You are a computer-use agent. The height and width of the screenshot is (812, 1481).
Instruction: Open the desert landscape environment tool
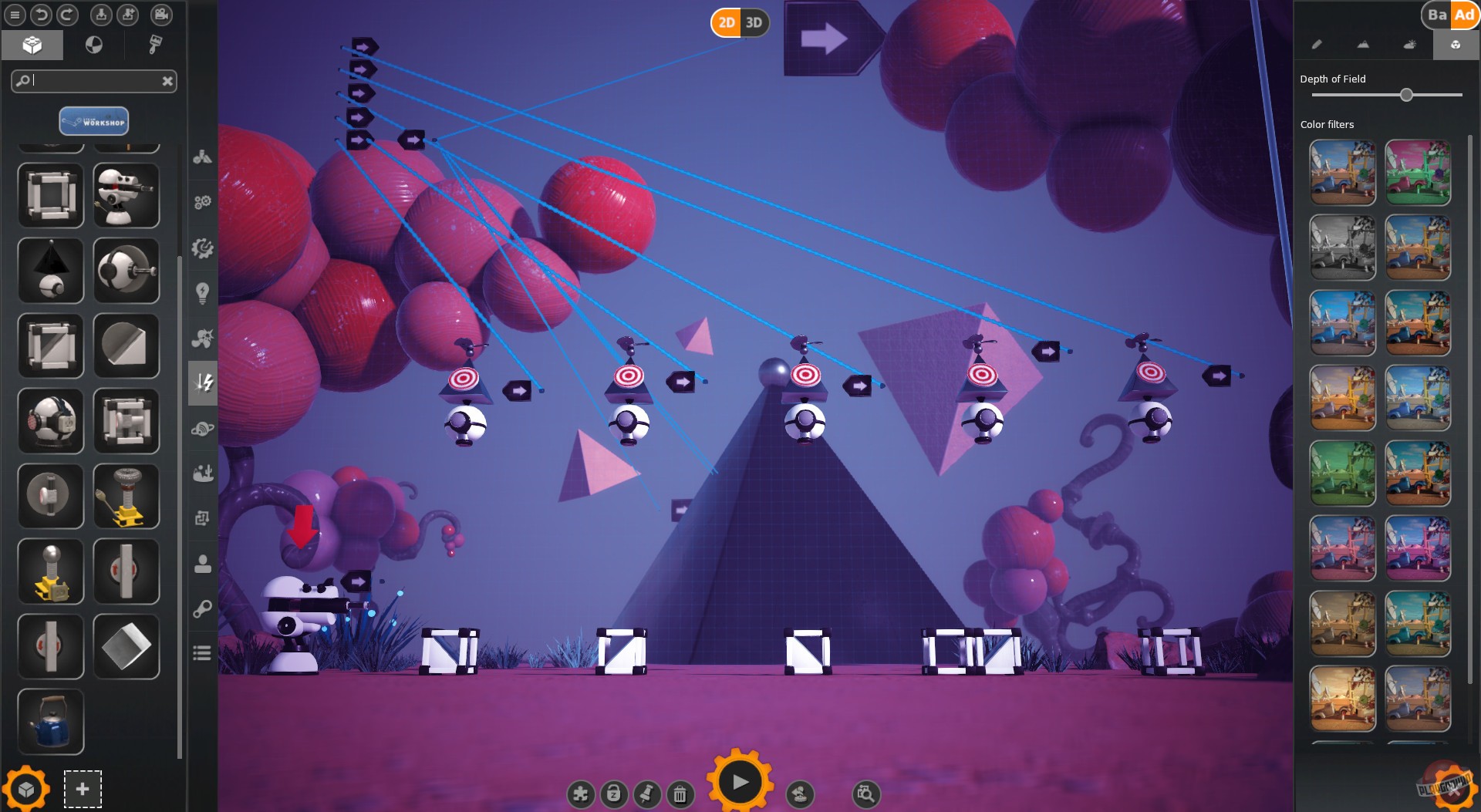coord(203,473)
